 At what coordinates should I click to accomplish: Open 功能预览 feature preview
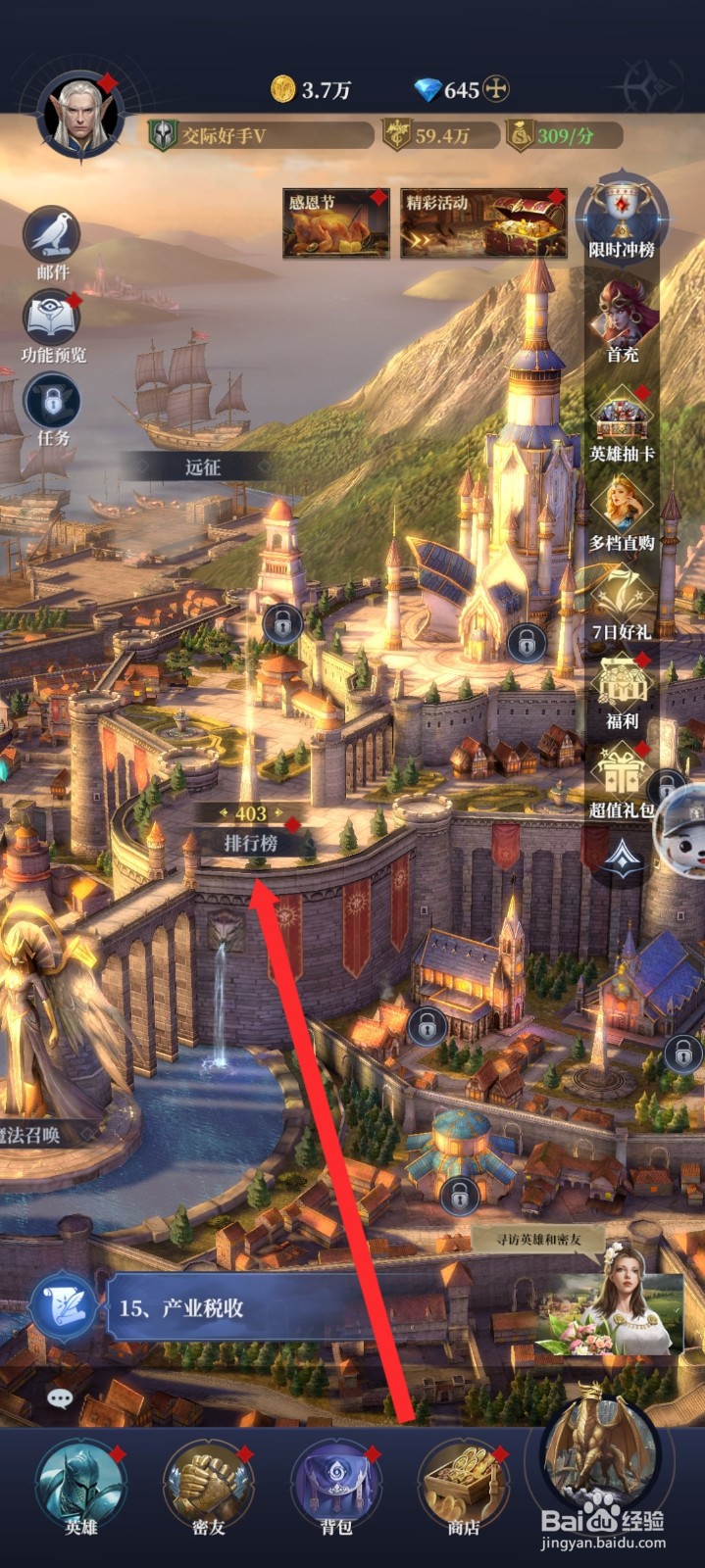click(52, 319)
